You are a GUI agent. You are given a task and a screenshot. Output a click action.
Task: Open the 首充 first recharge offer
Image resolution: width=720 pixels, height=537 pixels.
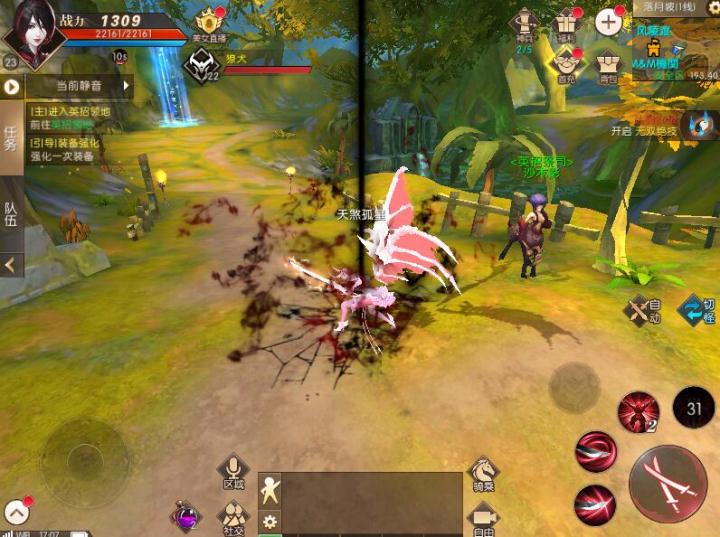566,62
